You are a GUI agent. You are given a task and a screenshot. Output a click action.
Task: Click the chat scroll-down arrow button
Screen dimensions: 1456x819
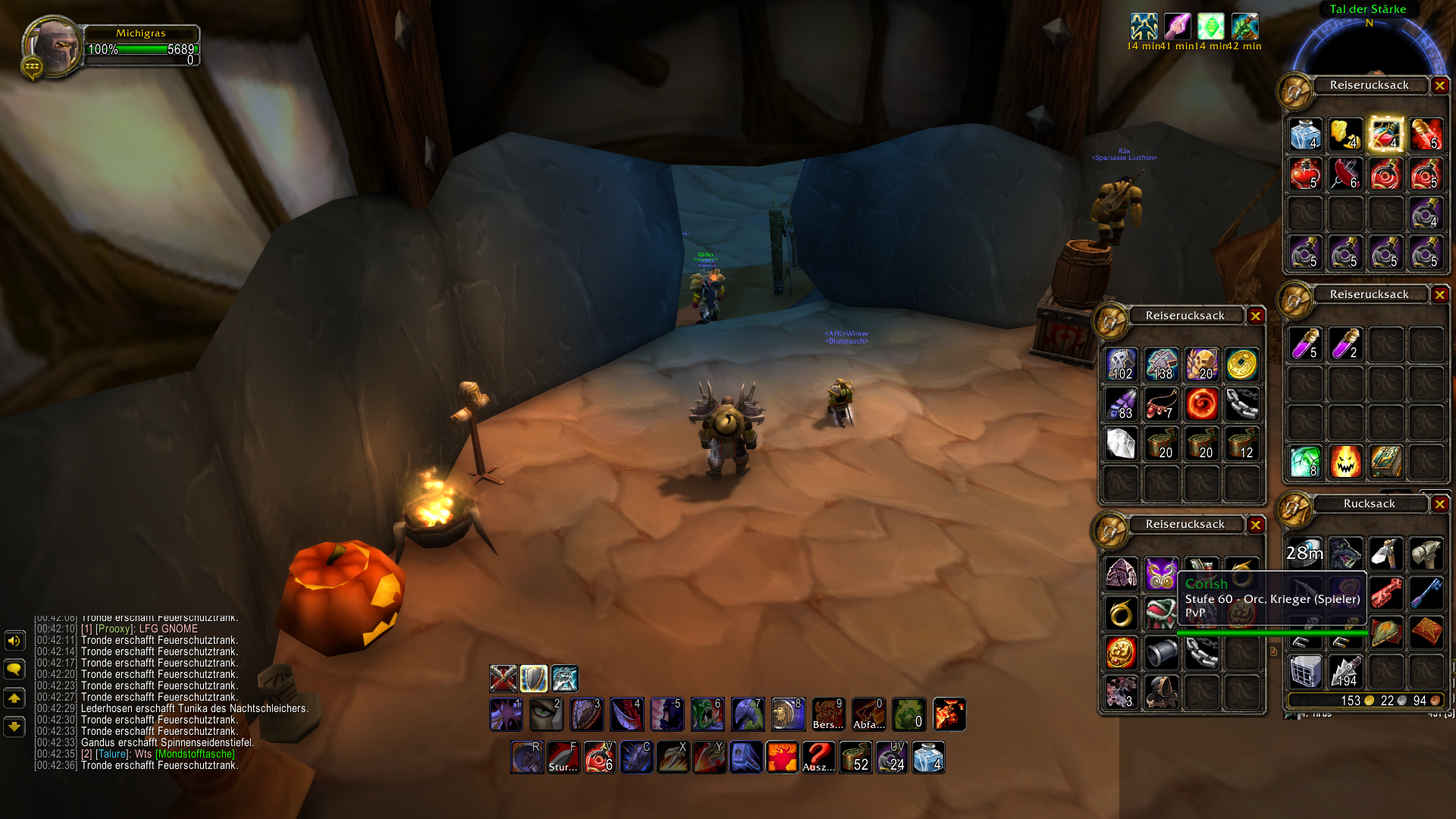pyautogui.click(x=14, y=727)
